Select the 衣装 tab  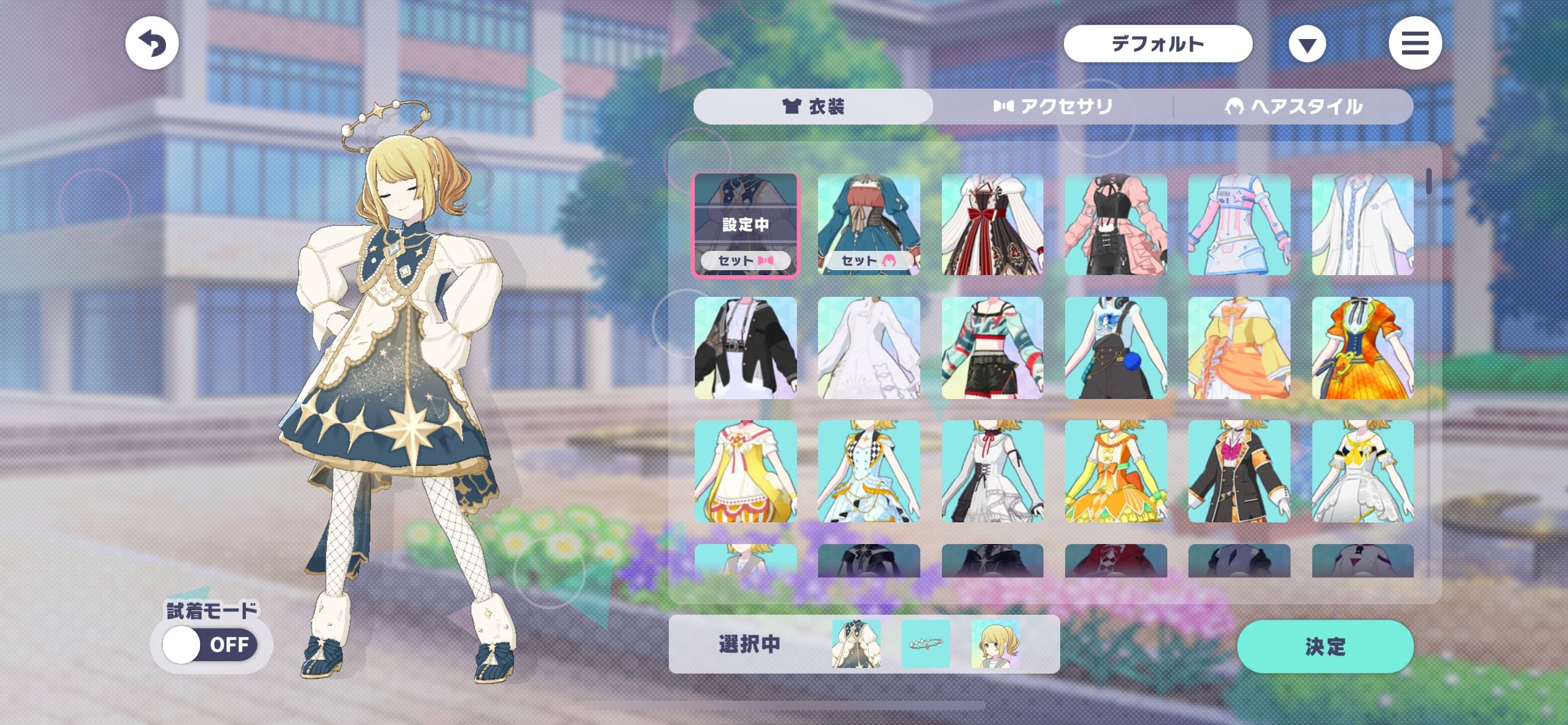(813, 107)
